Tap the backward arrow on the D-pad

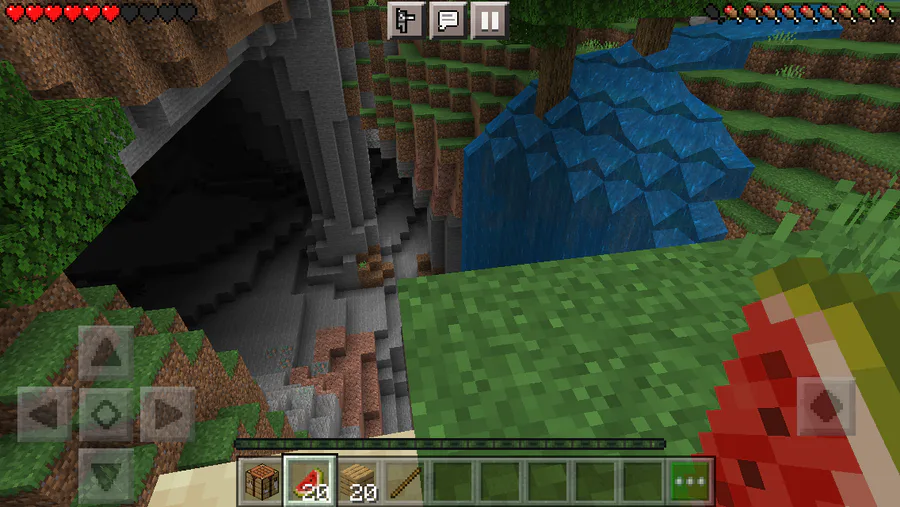tap(105, 470)
